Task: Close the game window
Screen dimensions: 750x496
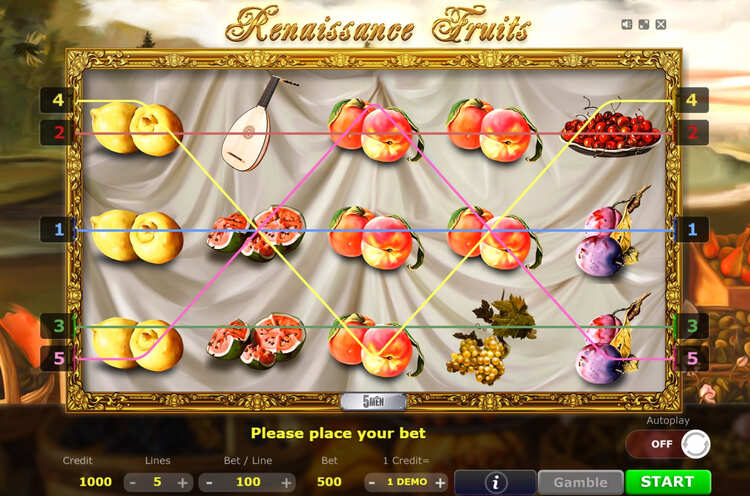Action: tap(661, 24)
